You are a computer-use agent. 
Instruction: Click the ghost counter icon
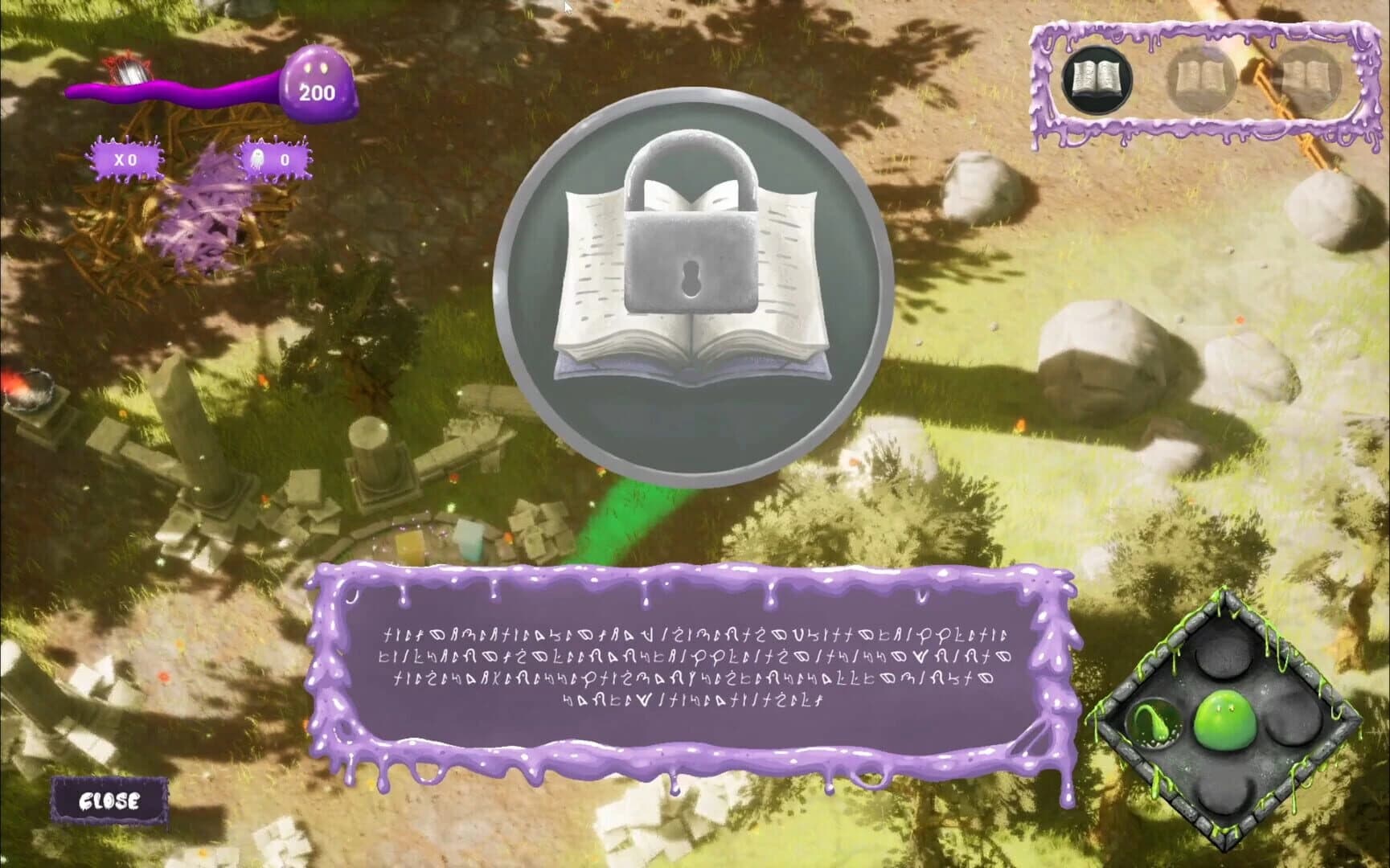tap(260, 158)
